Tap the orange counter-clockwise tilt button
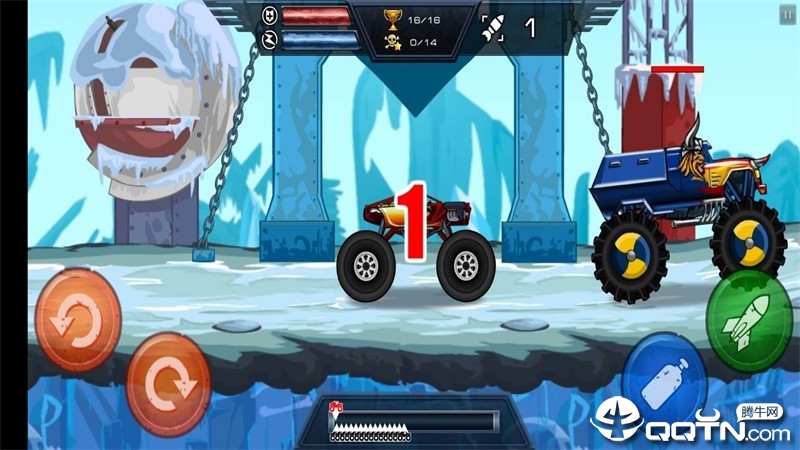800x450 pixels. tap(78, 320)
